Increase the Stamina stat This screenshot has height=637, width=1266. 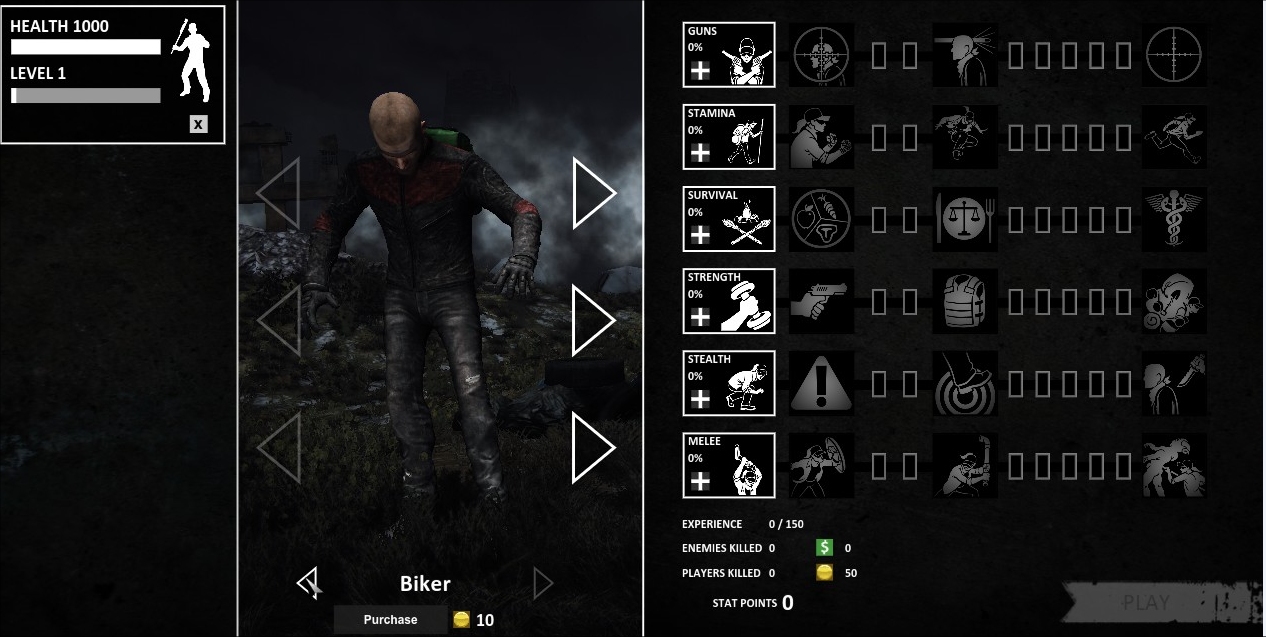coord(700,152)
